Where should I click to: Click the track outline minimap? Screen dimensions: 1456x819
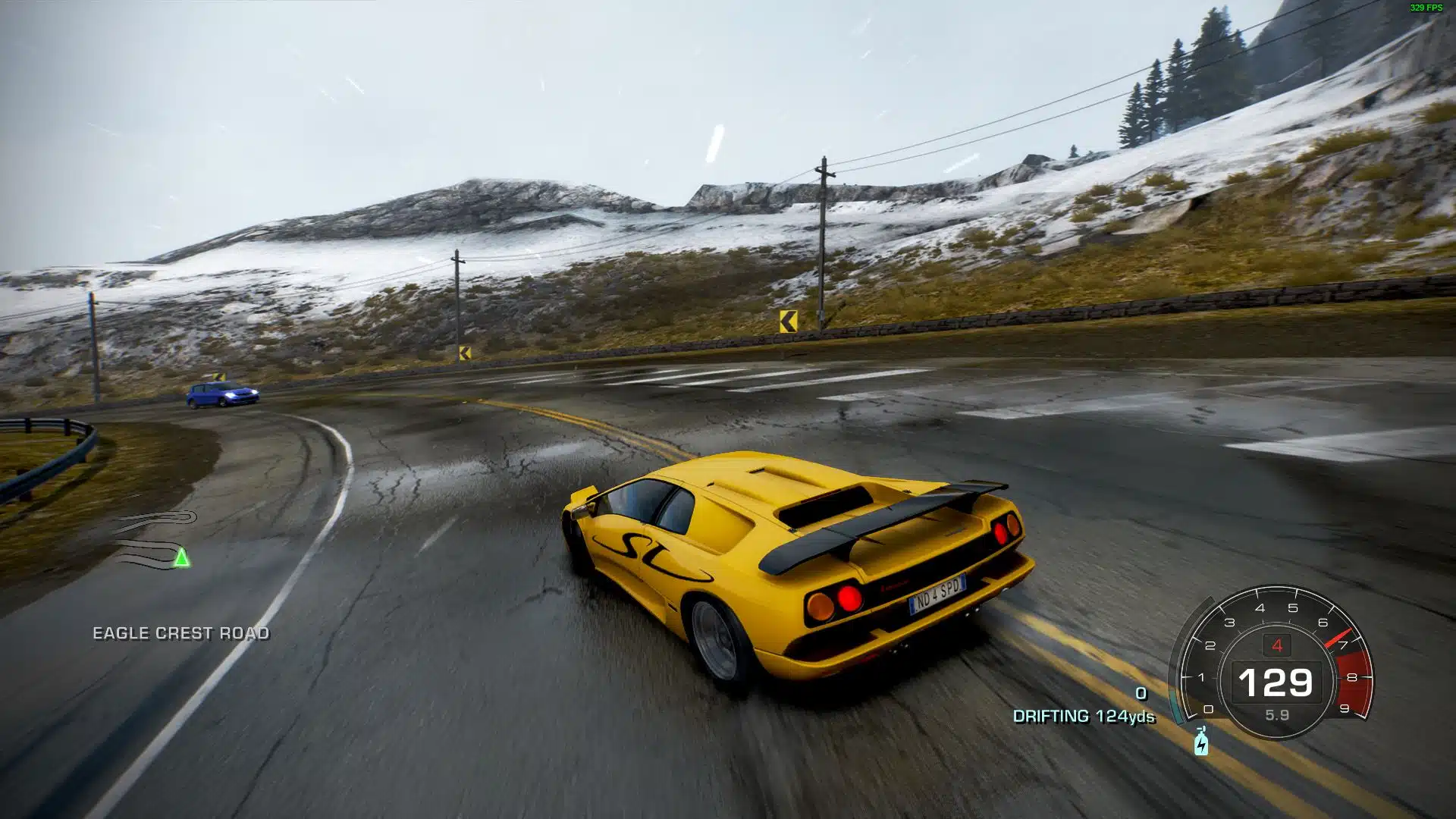click(x=155, y=540)
